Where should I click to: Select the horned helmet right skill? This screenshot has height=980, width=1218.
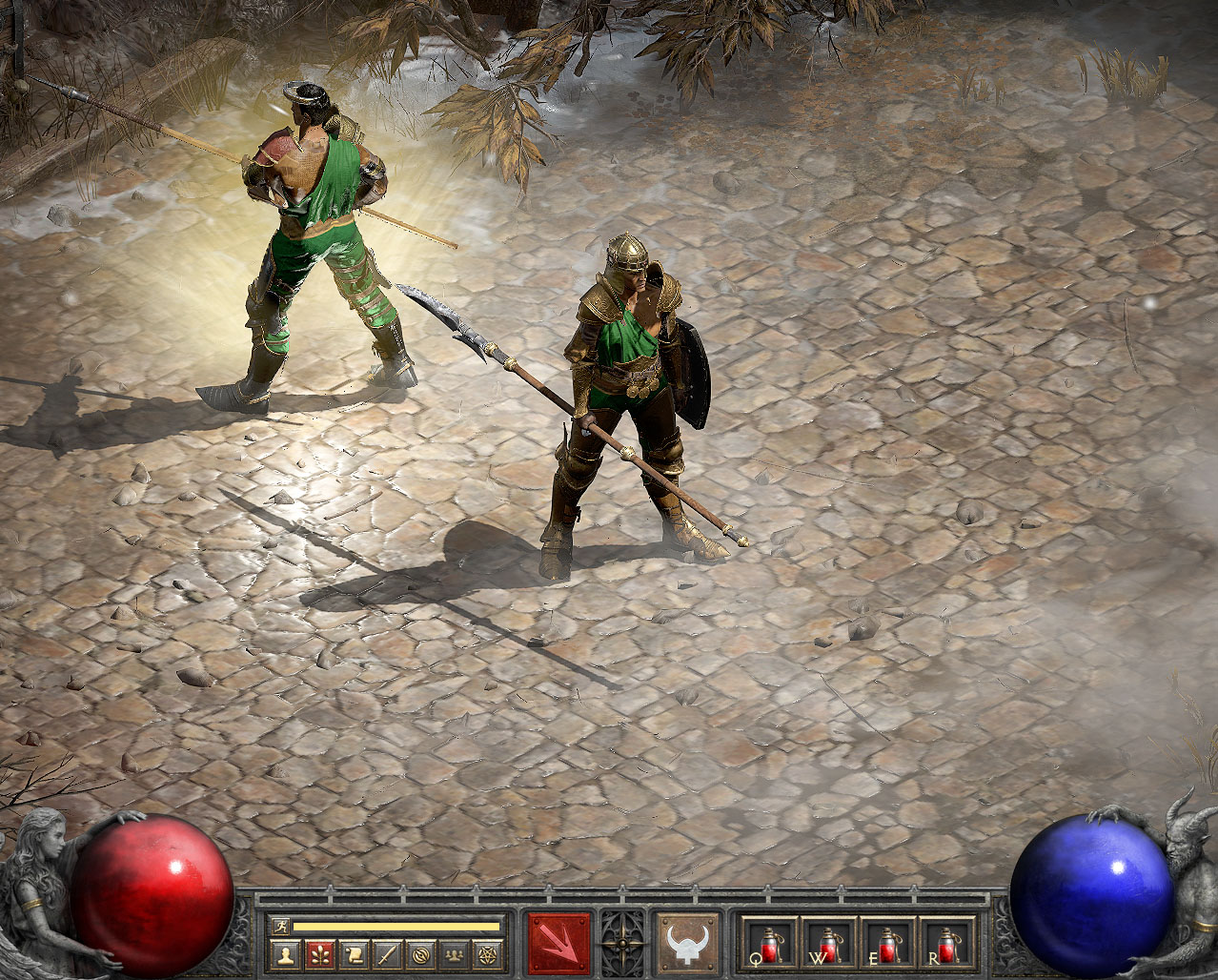coord(688,944)
